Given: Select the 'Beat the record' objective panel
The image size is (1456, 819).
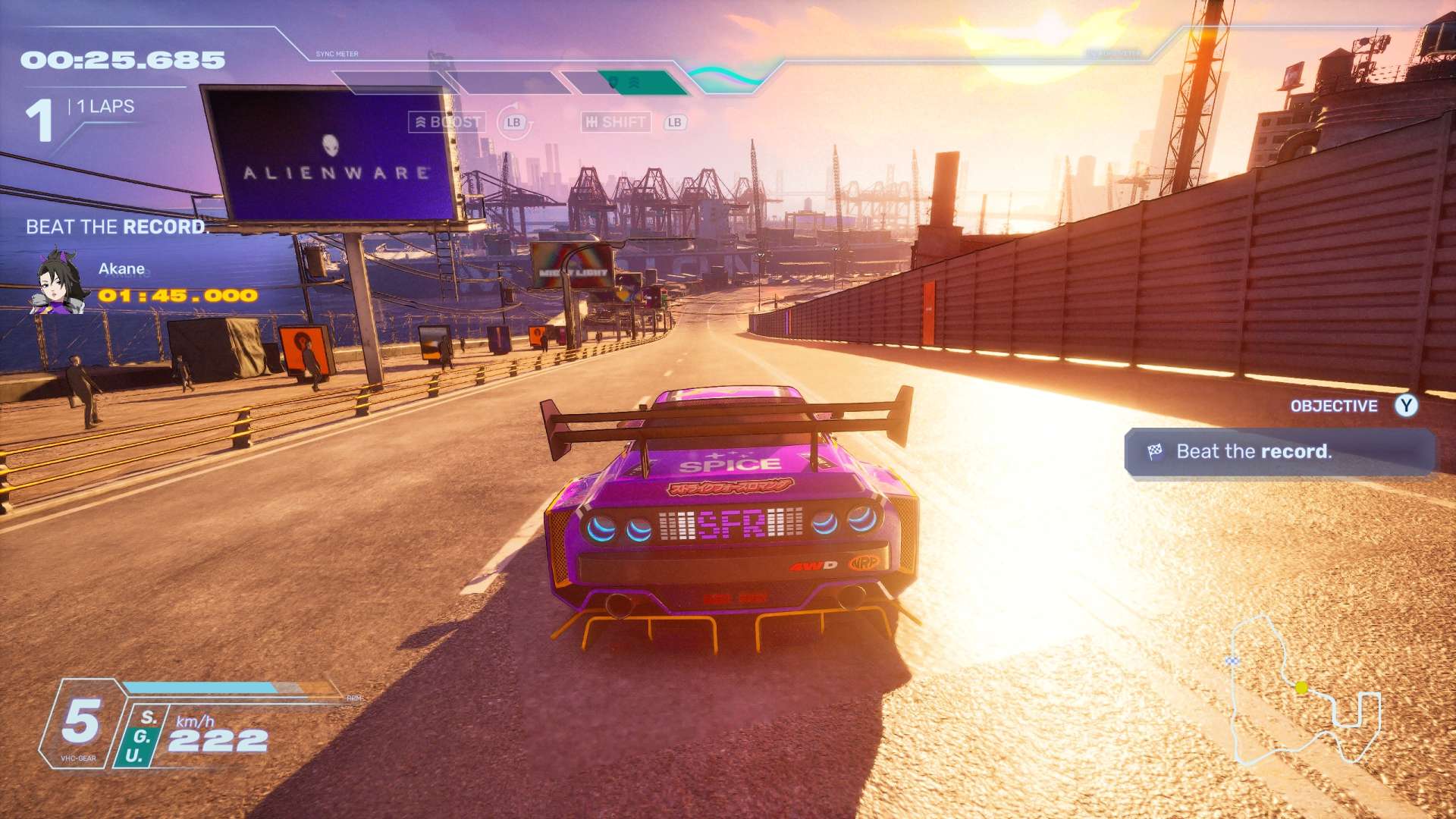Looking at the screenshot, I should (1279, 452).
